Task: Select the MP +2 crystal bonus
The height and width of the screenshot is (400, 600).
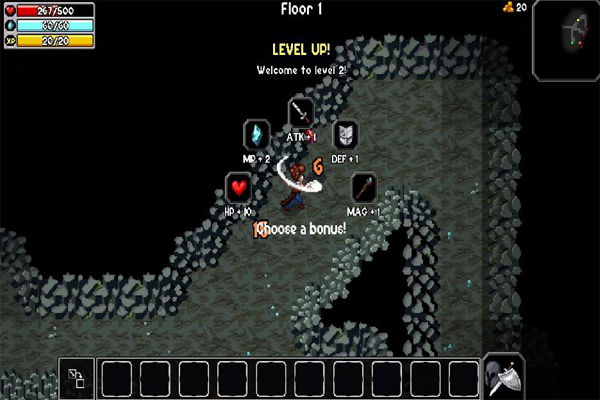Action: 258,133
